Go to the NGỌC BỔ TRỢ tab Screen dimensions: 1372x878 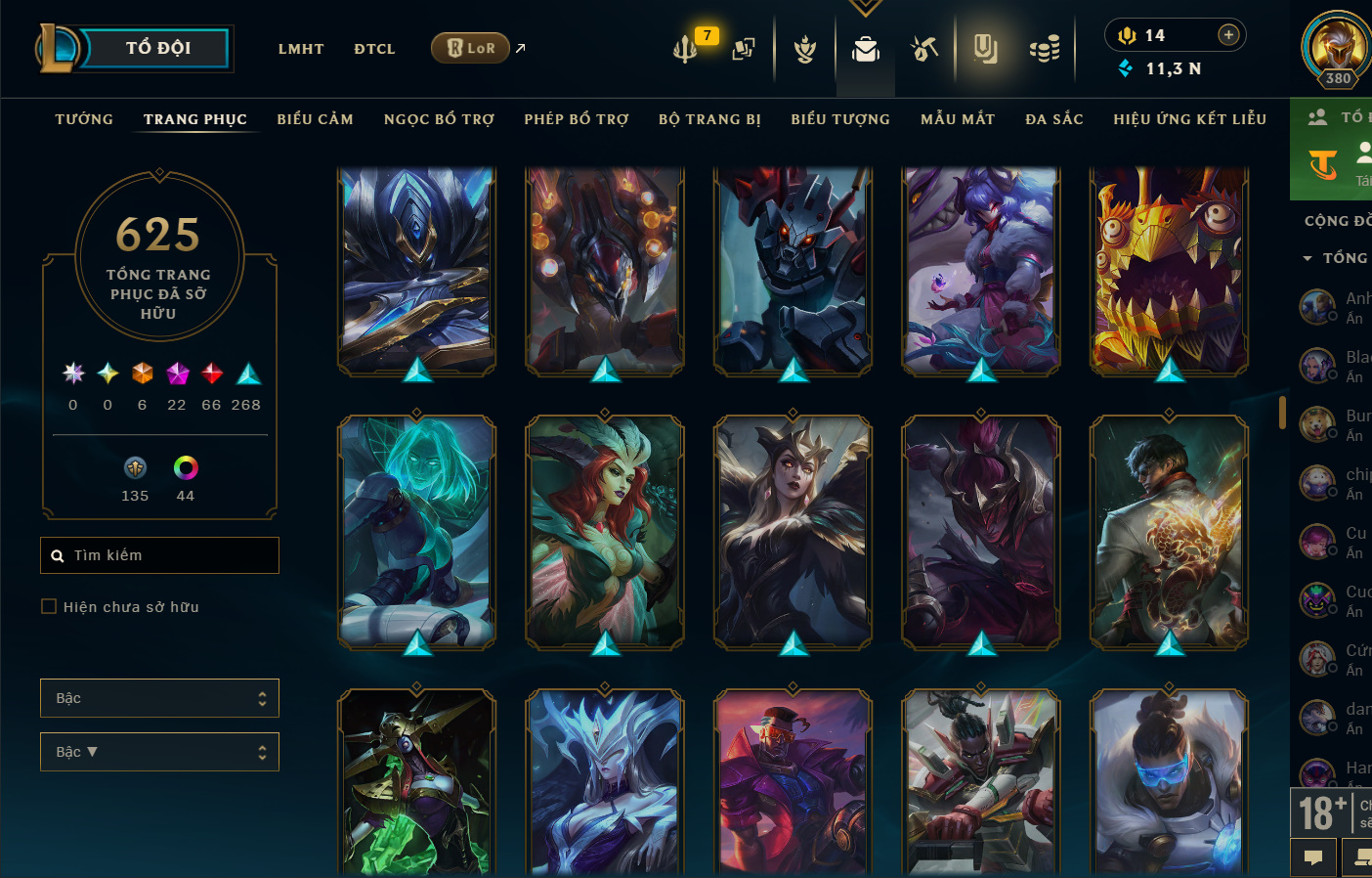[x=439, y=119]
